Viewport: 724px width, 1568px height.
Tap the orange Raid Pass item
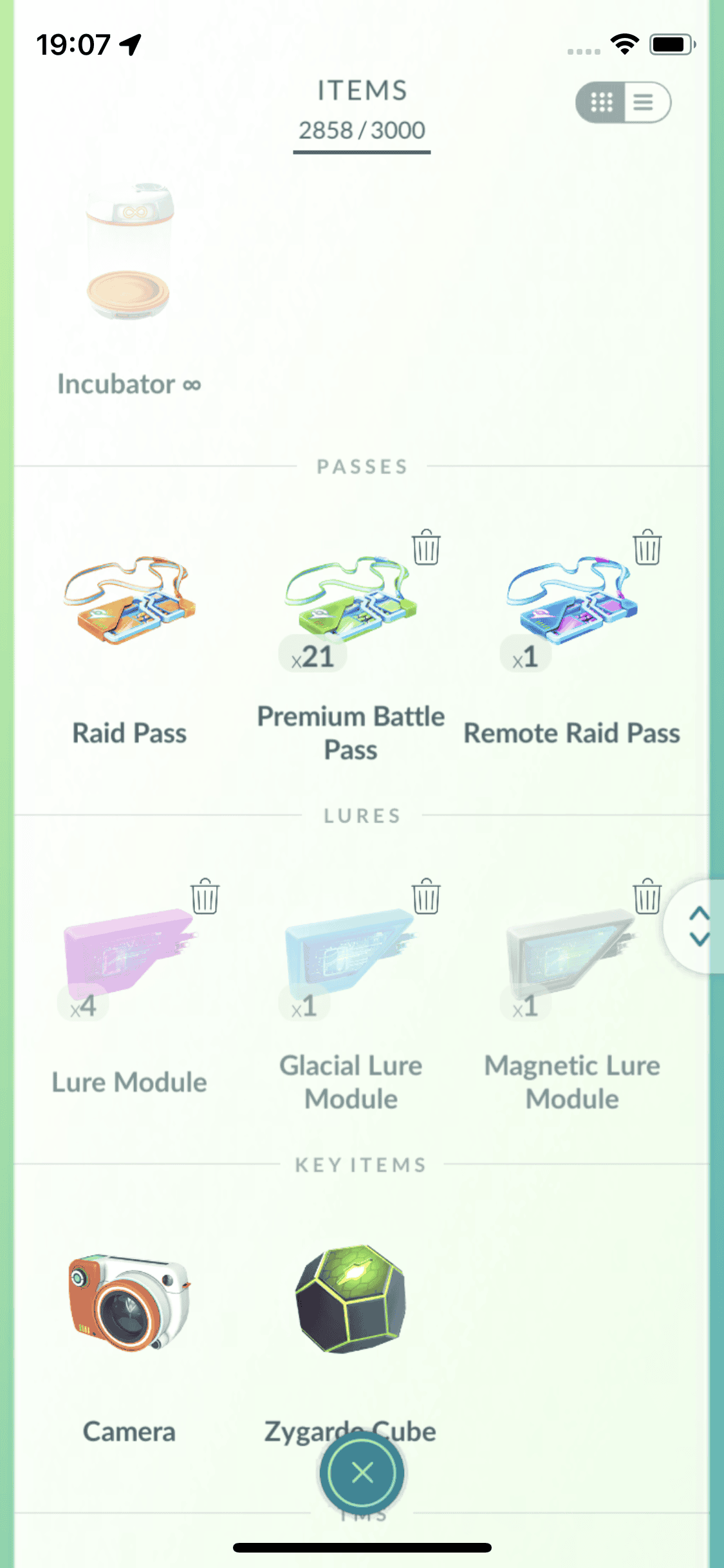[x=129, y=601]
